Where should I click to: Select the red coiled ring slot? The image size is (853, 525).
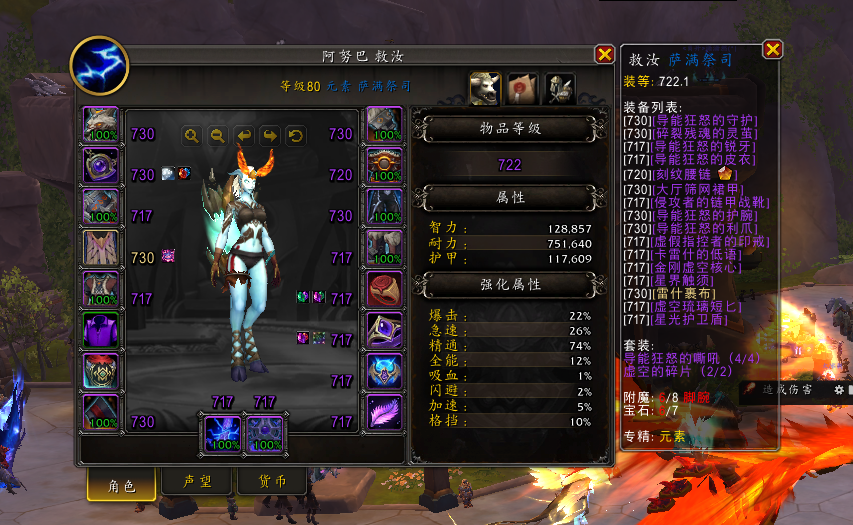[x=385, y=289]
